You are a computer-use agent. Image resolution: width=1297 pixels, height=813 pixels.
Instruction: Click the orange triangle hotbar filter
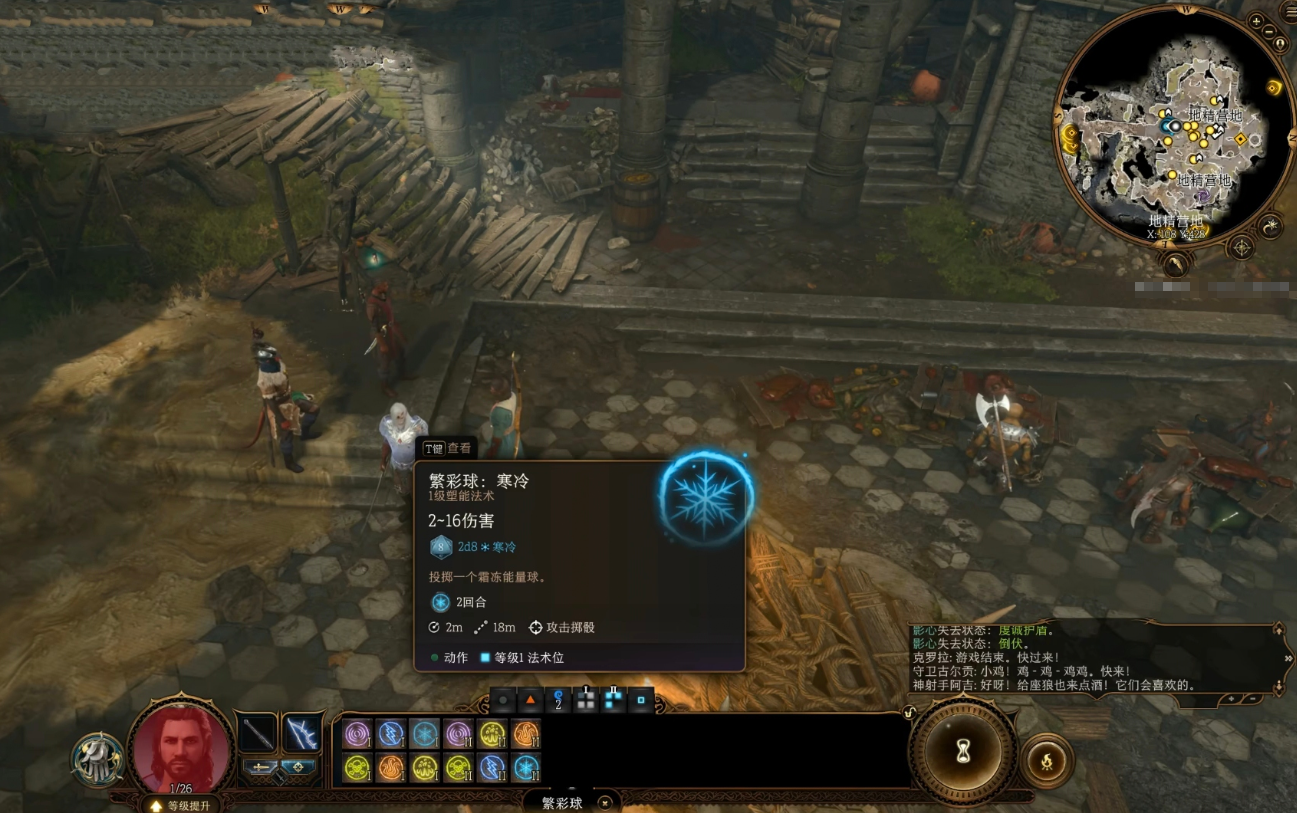tap(531, 701)
